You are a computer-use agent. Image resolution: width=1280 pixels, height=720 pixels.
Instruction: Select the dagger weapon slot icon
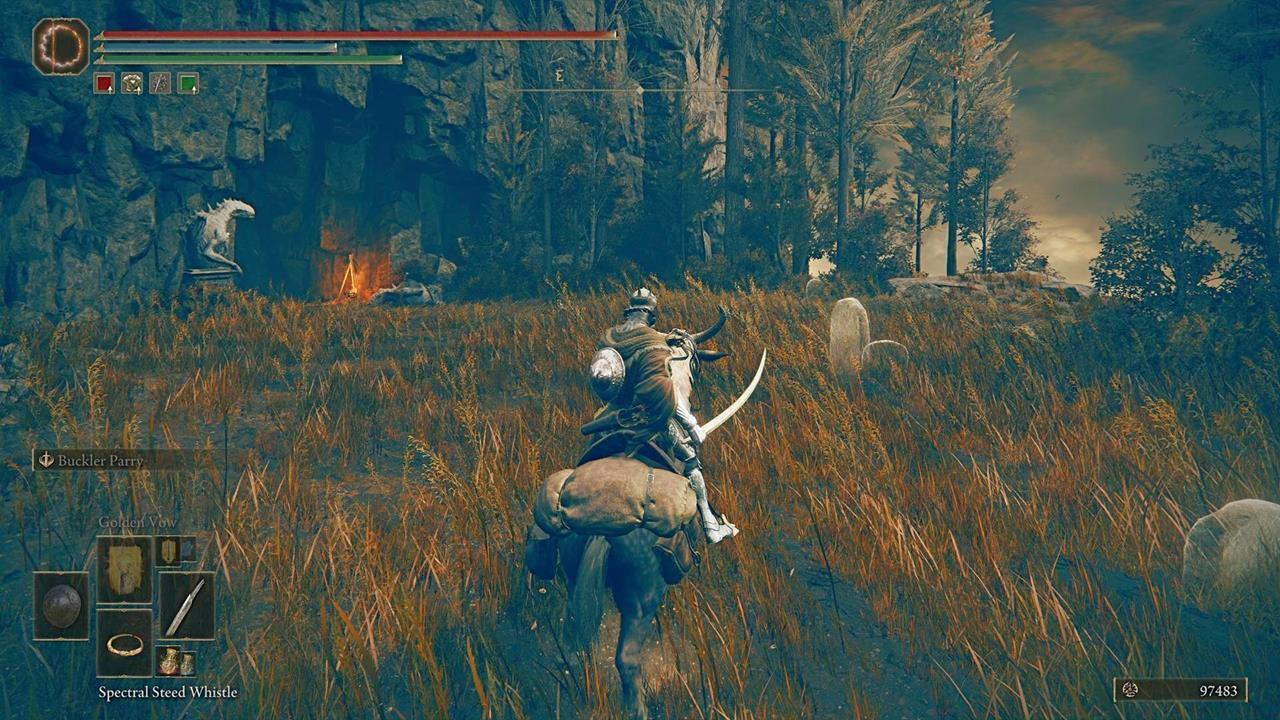(x=187, y=608)
